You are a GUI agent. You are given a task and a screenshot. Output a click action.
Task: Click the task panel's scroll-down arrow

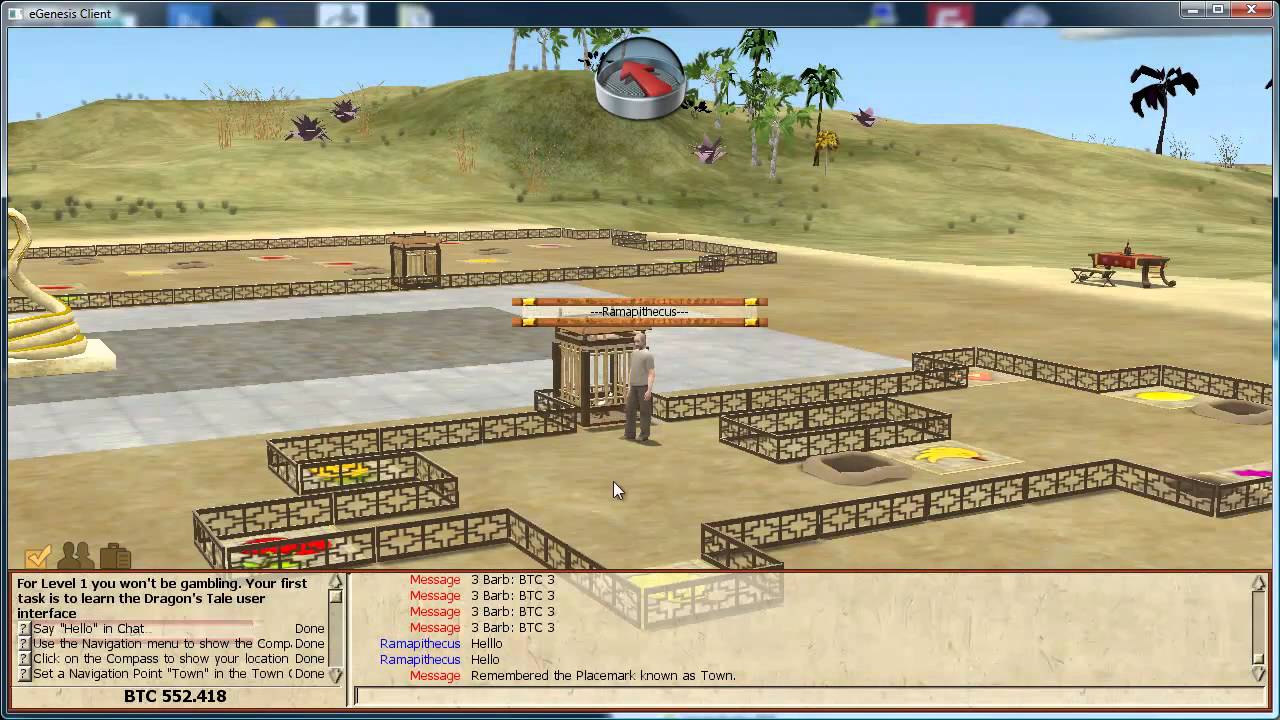[335, 675]
